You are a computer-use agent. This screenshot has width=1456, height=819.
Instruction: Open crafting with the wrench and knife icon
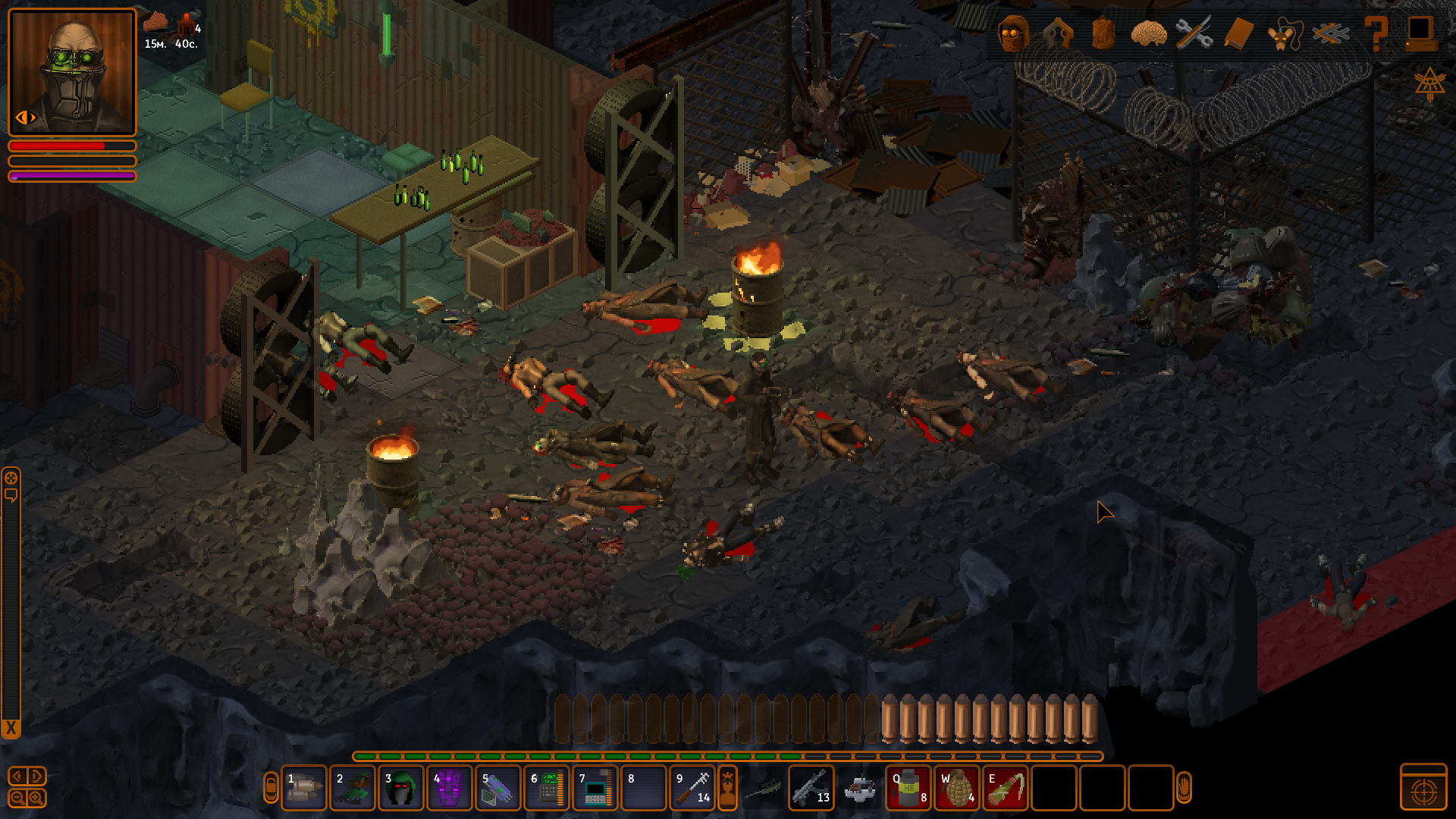coord(1194,33)
